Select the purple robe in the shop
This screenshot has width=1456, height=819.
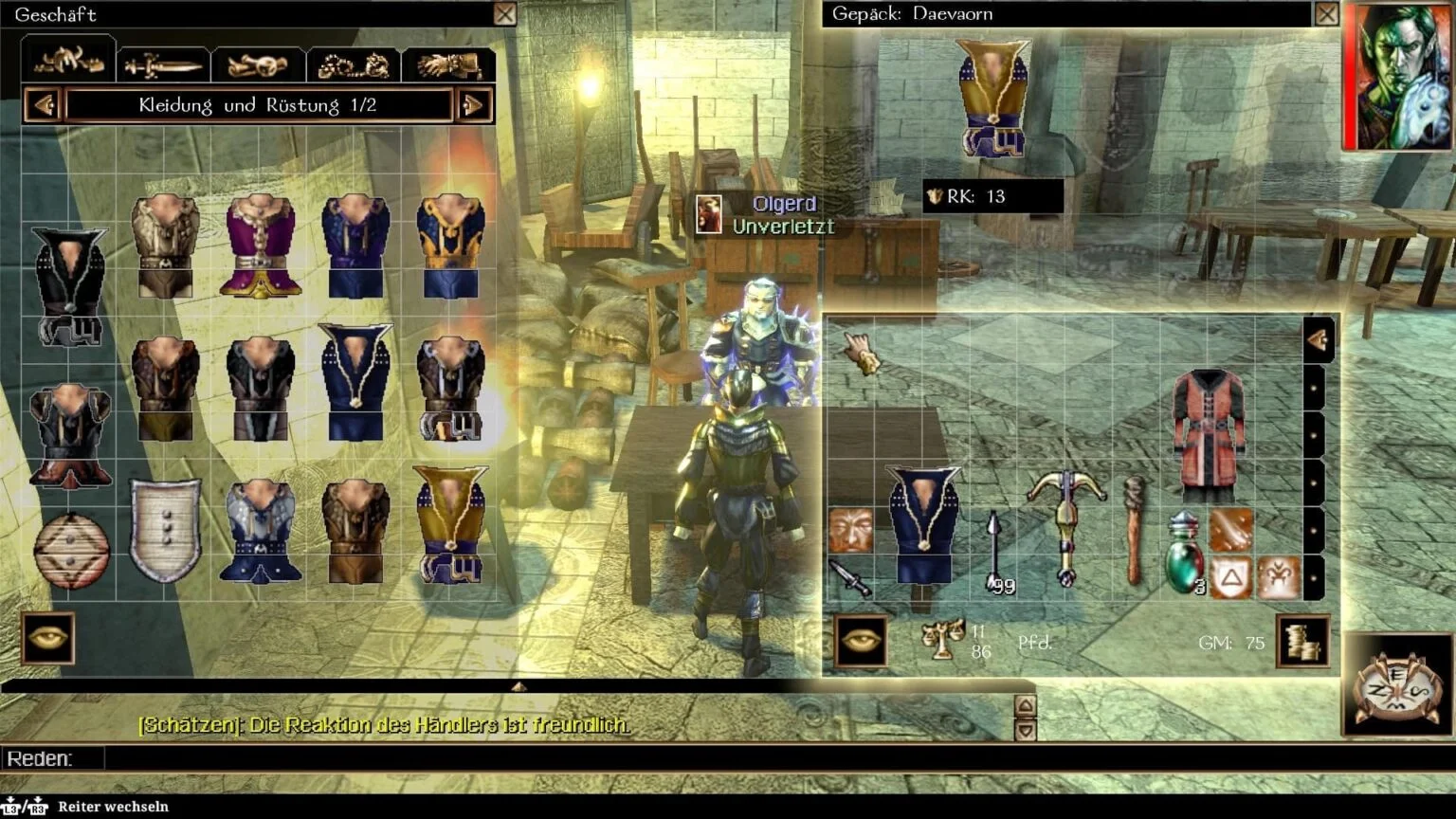260,246
